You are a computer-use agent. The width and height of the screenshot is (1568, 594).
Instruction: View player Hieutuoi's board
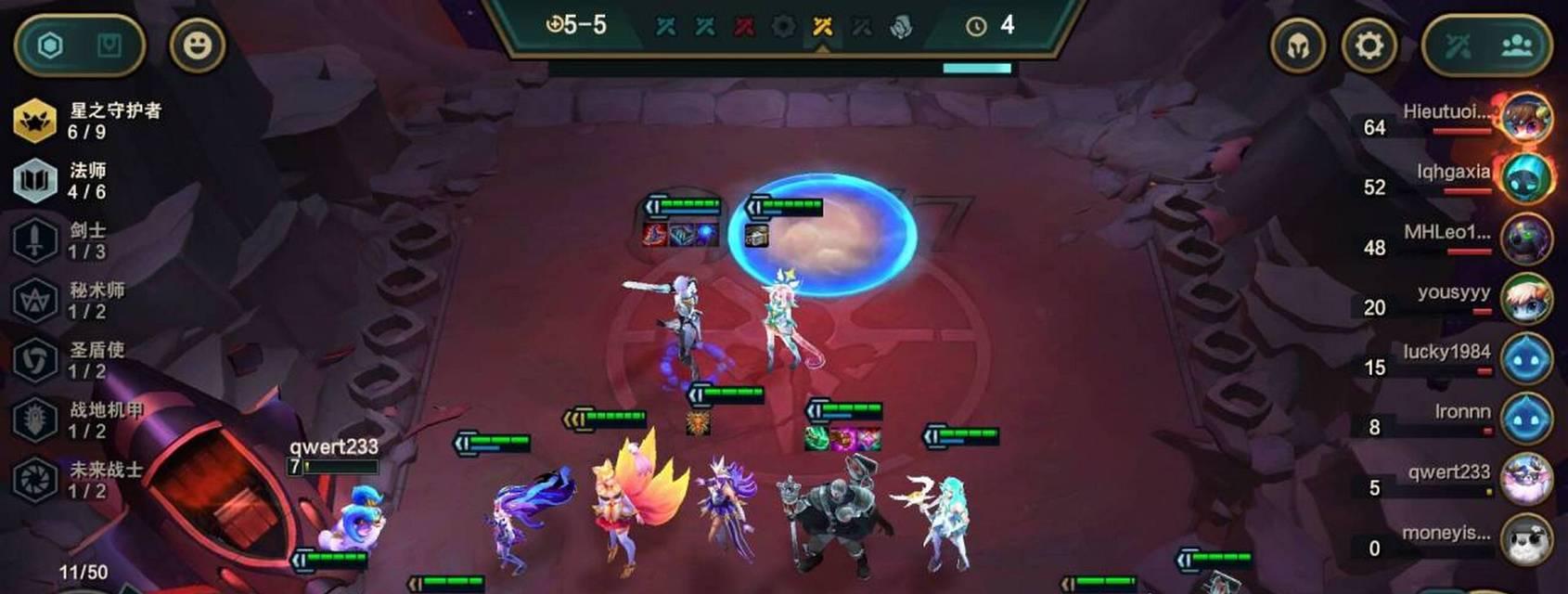(1526, 119)
